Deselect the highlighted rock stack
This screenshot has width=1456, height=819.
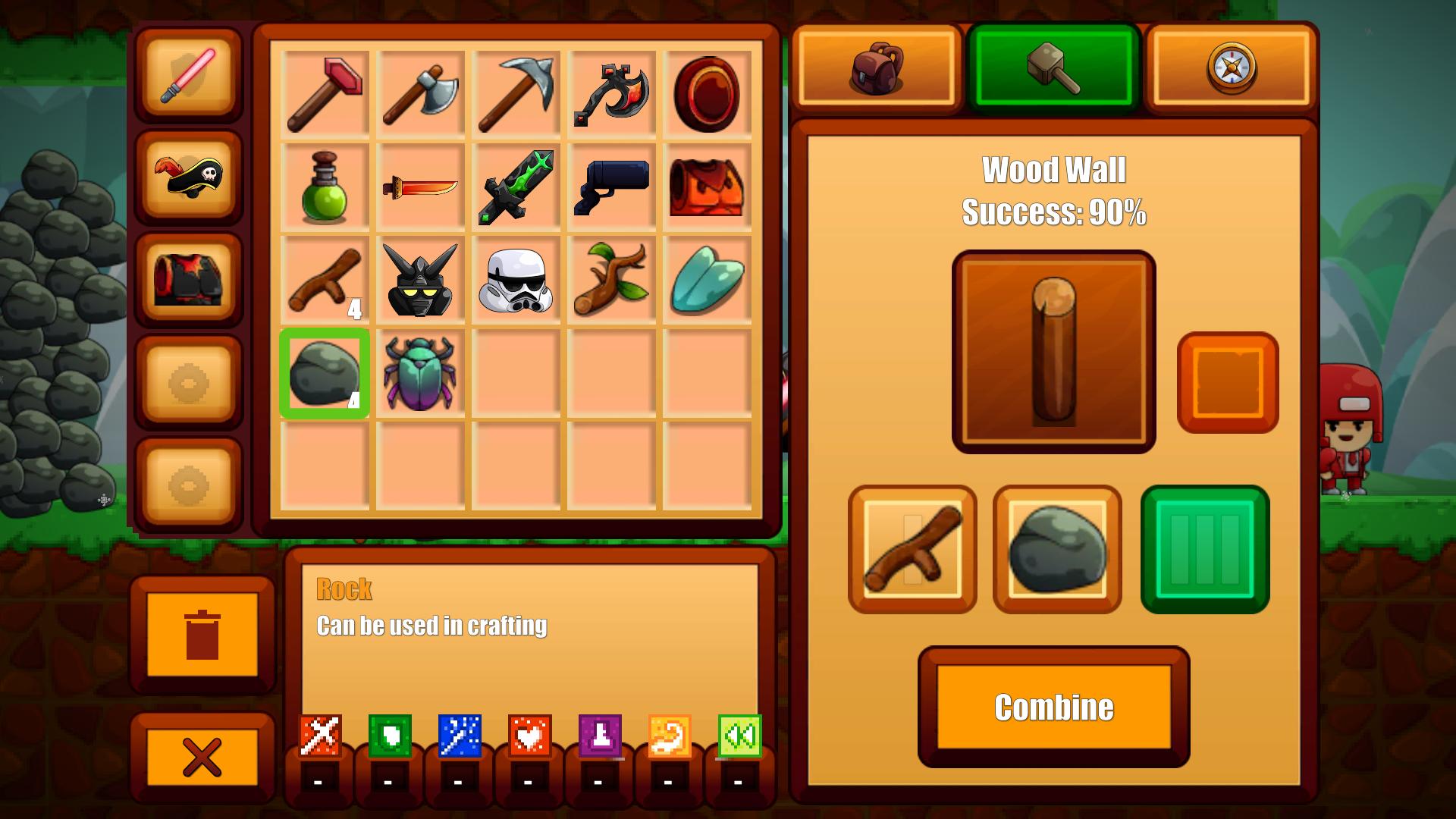325,372
